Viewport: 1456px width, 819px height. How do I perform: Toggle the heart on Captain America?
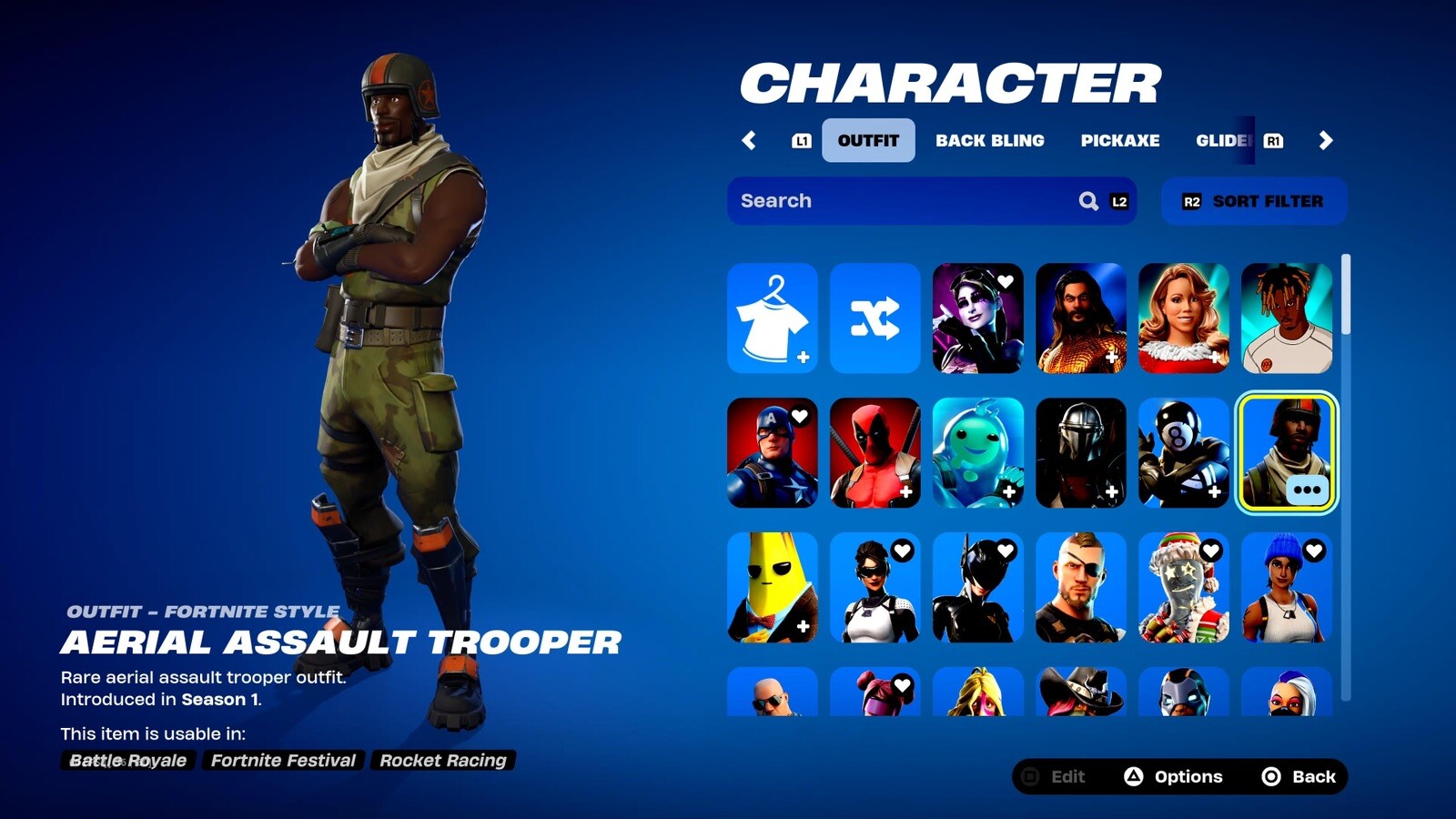coord(799,415)
